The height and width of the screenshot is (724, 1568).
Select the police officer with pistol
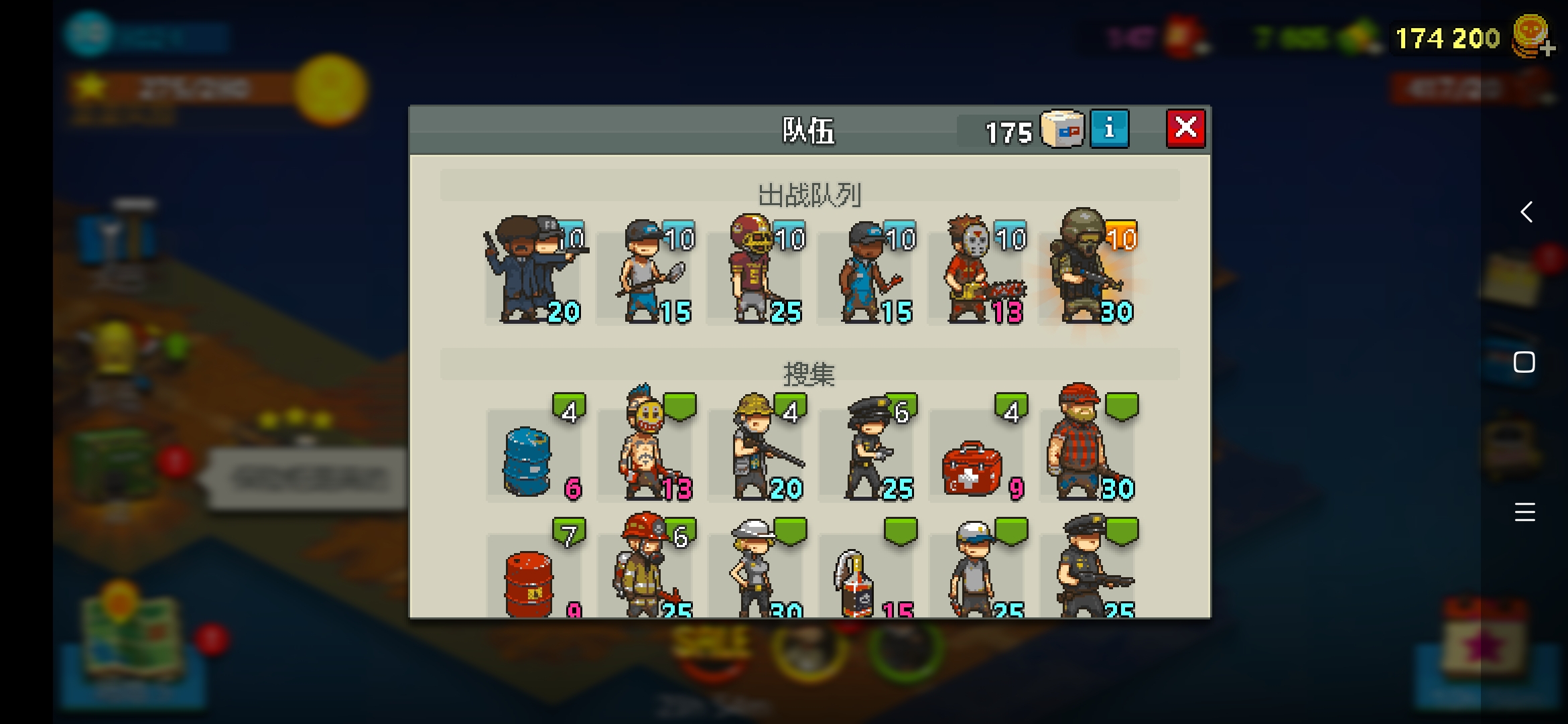click(x=866, y=446)
